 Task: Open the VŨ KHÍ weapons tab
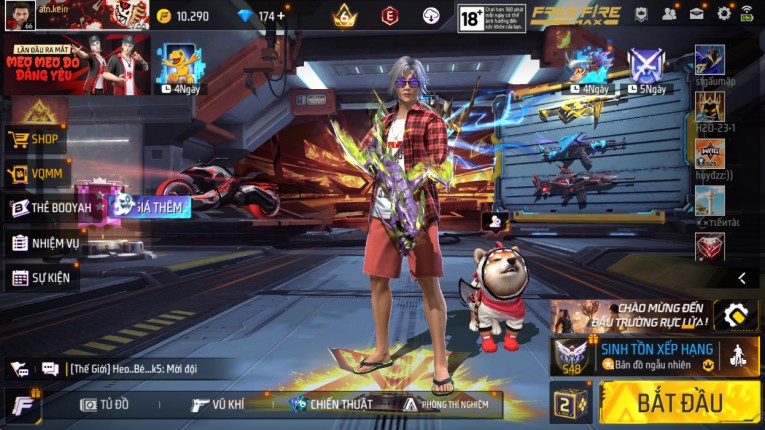[218, 405]
